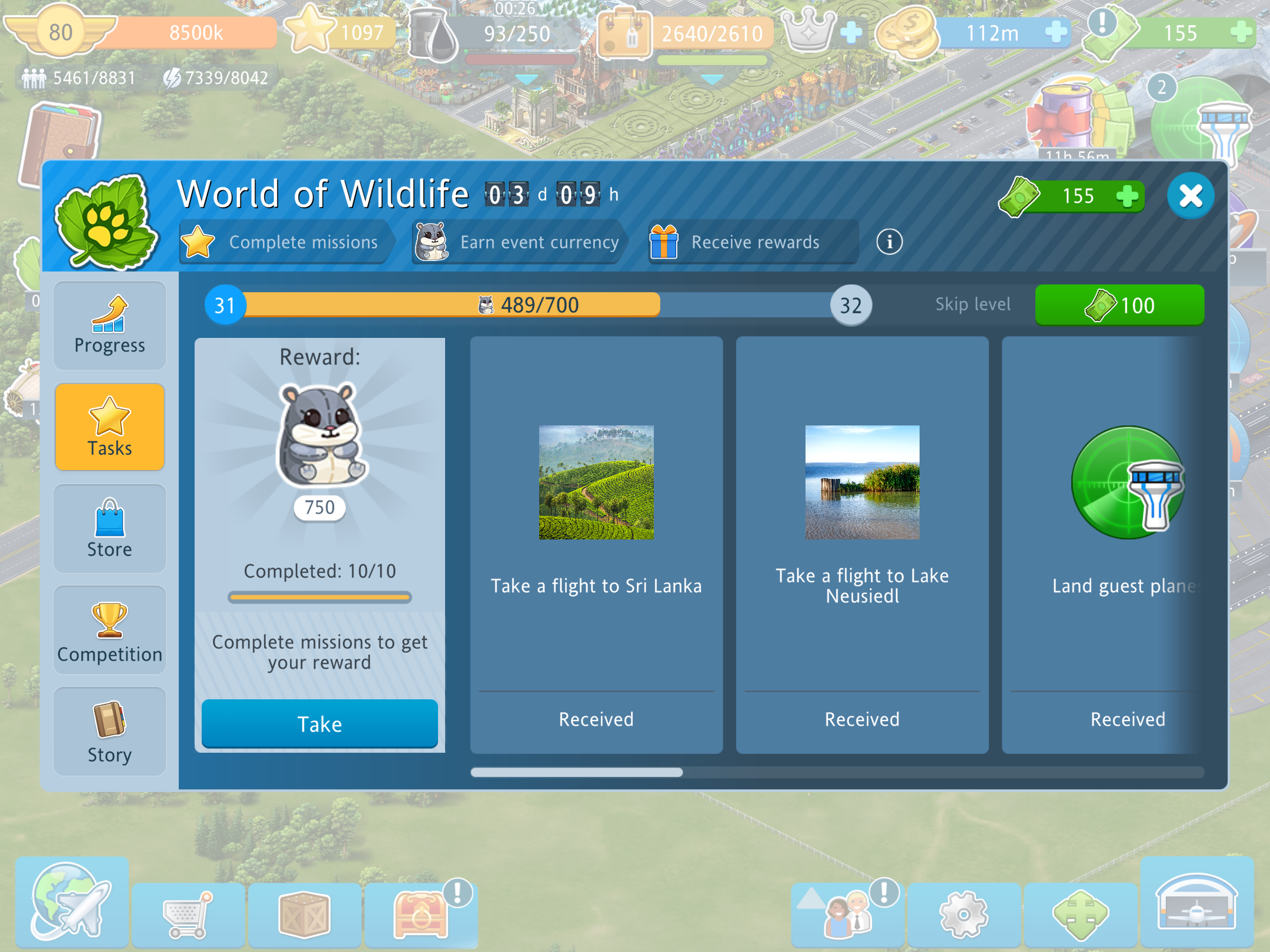Image resolution: width=1270 pixels, height=952 pixels.
Task: Open the event Store tab
Action: point(110,529)
